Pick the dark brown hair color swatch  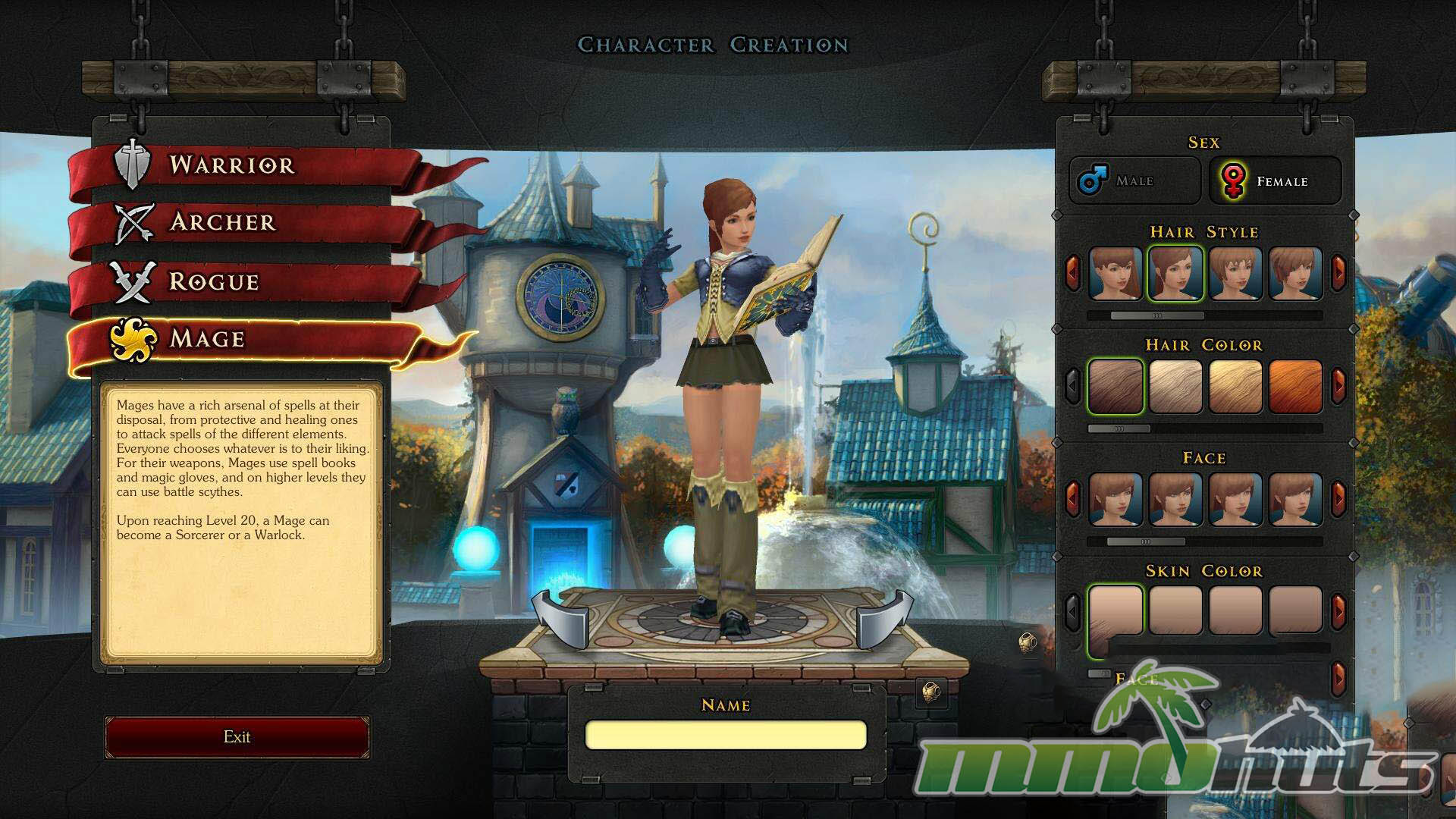pyautogui.click(x=1116, y=387)
